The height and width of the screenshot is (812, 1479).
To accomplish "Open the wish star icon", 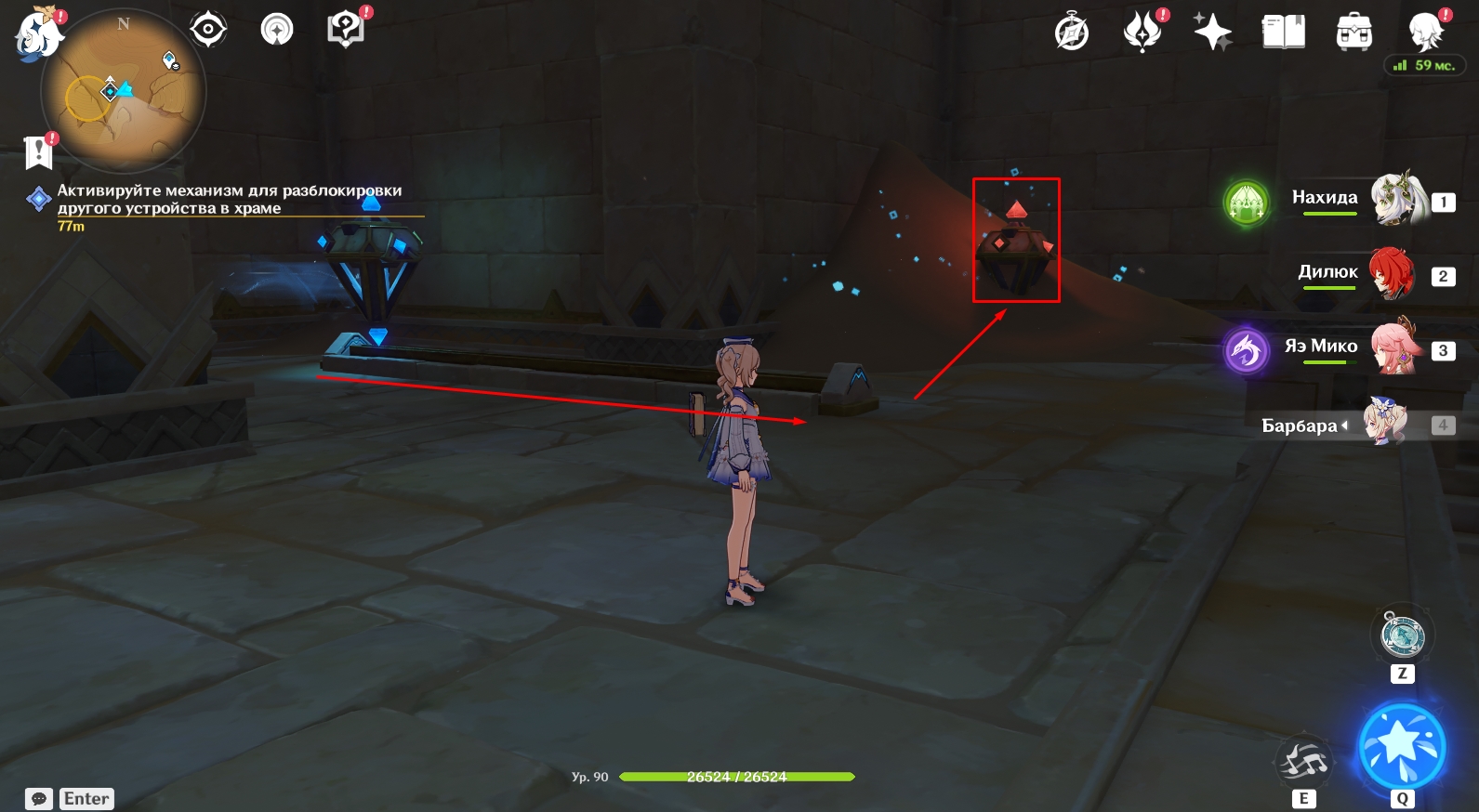I will click(x=1212, y=33).
